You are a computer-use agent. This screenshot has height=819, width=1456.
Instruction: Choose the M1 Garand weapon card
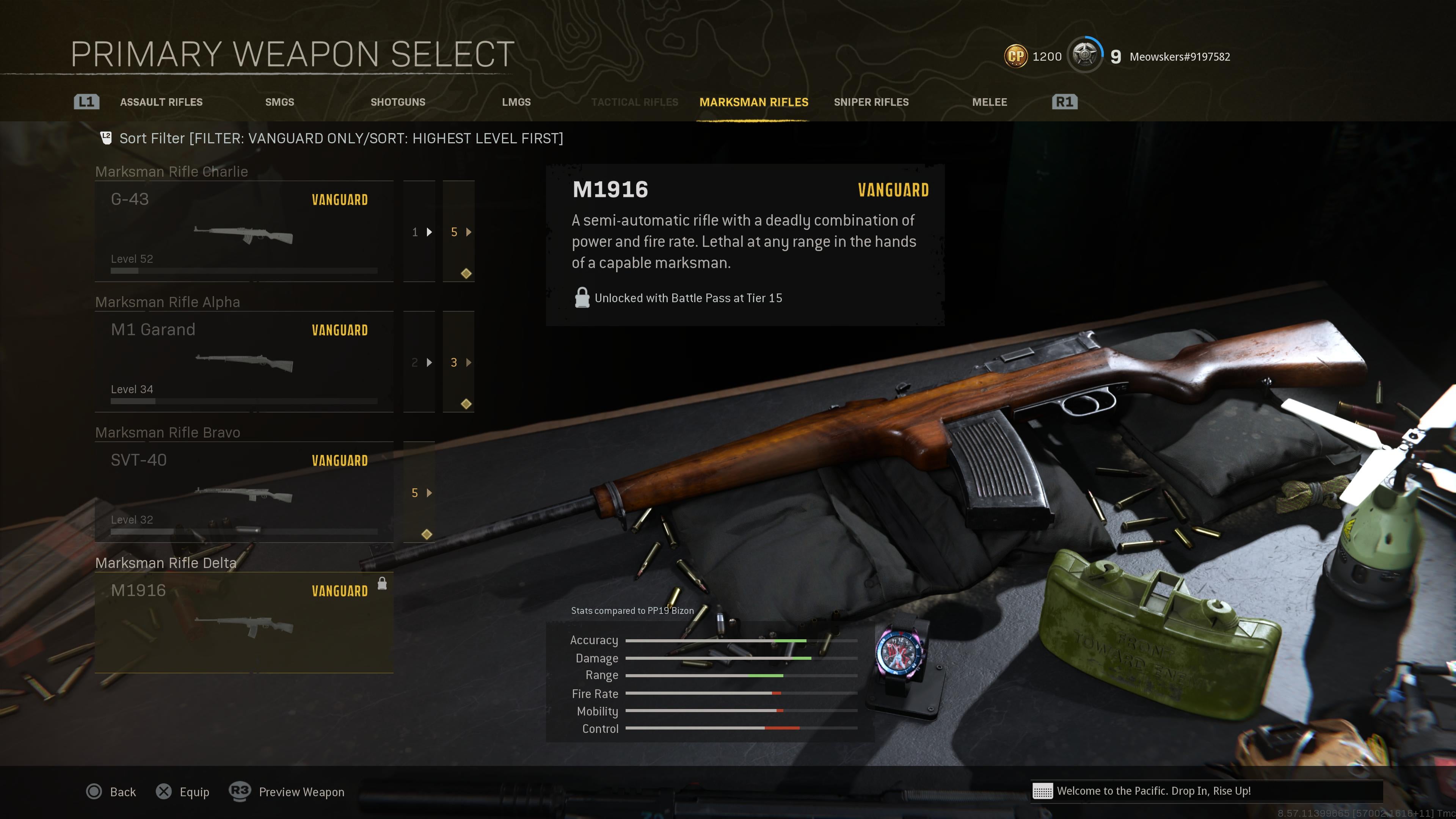point(243,362)
